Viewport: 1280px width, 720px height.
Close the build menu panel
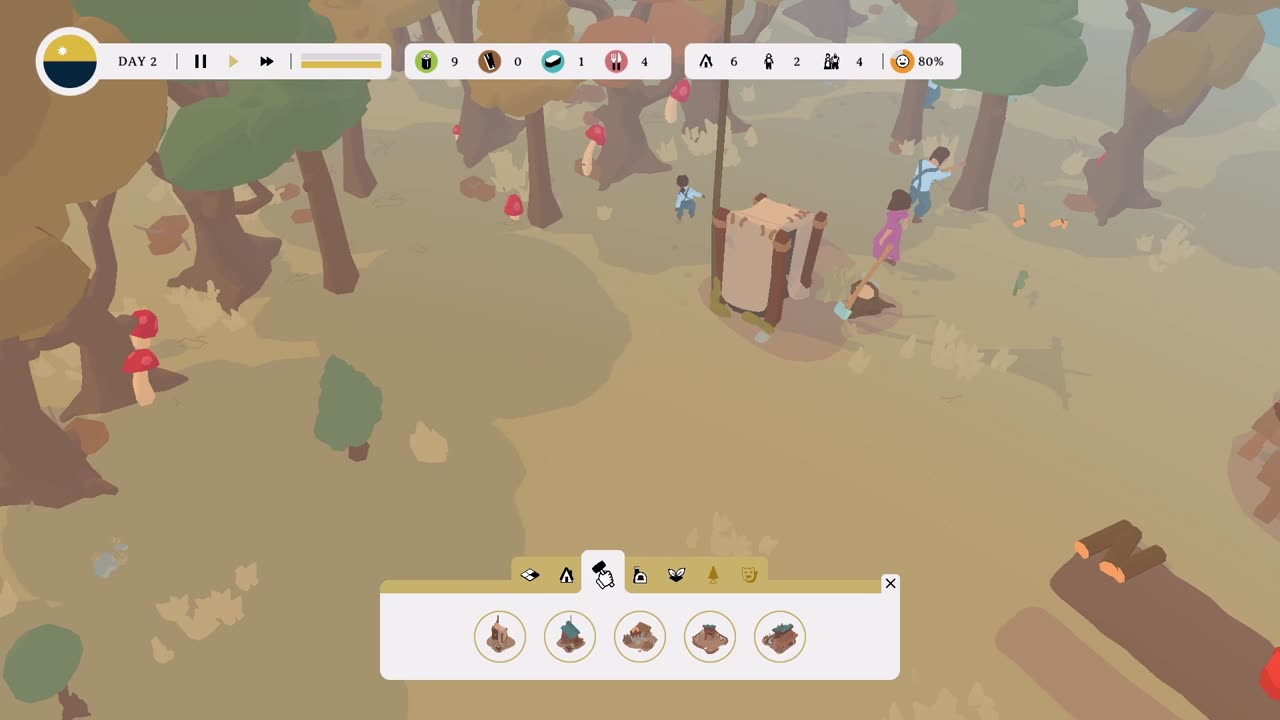pos(890,583)
